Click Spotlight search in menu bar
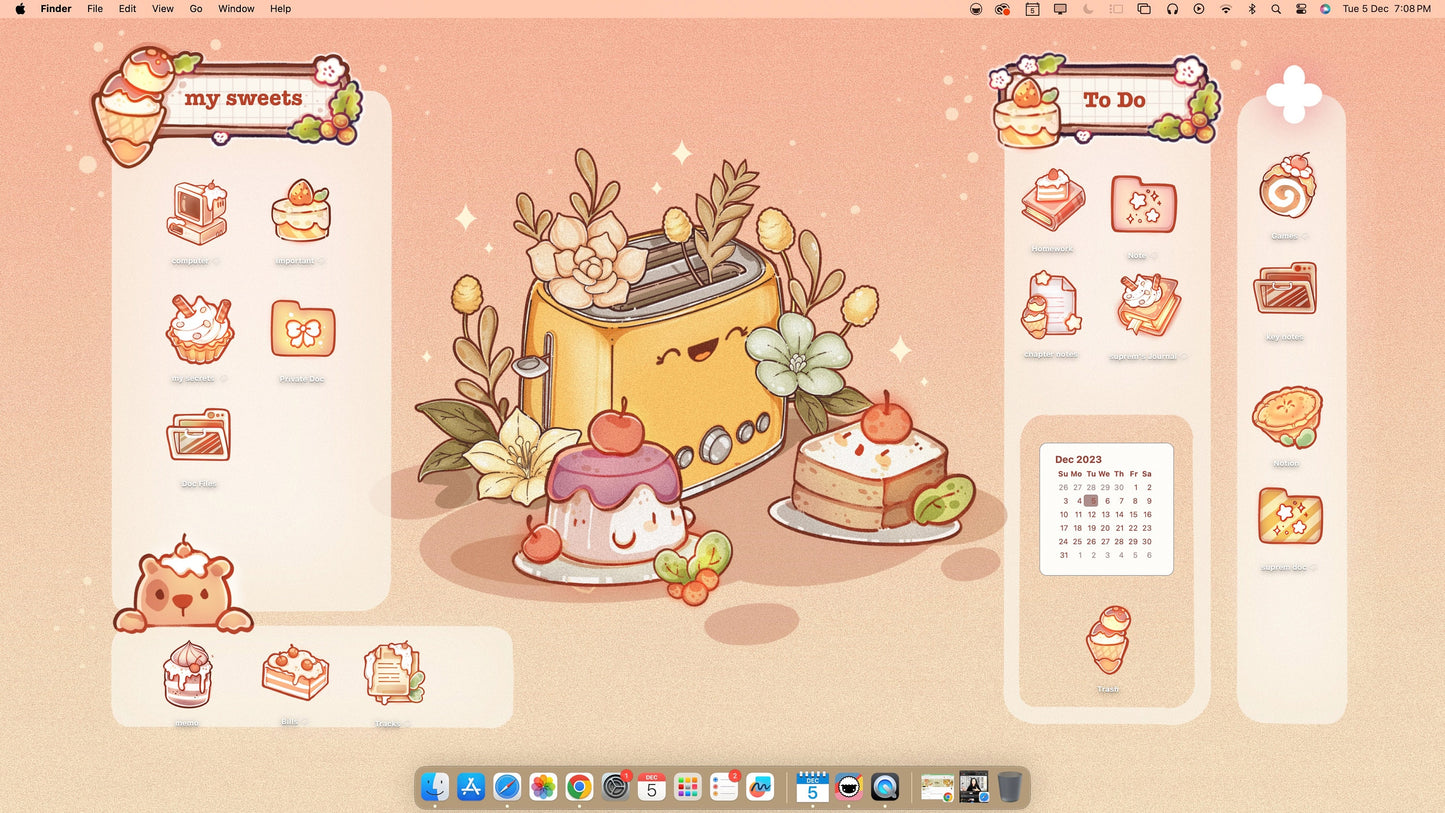This screenshot has height=813, width=1445. (1276, 9)
